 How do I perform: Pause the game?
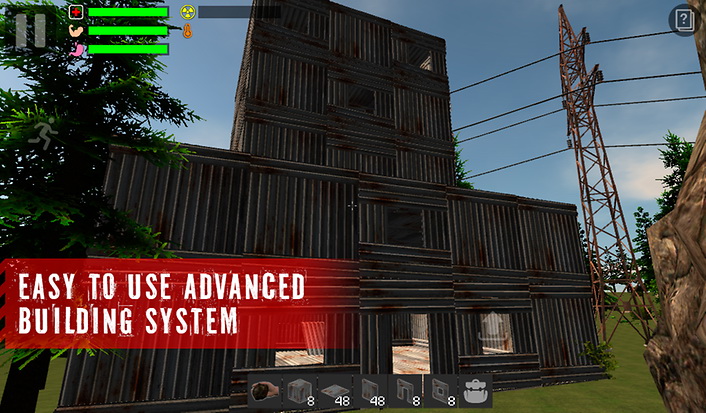pos(30,29)
